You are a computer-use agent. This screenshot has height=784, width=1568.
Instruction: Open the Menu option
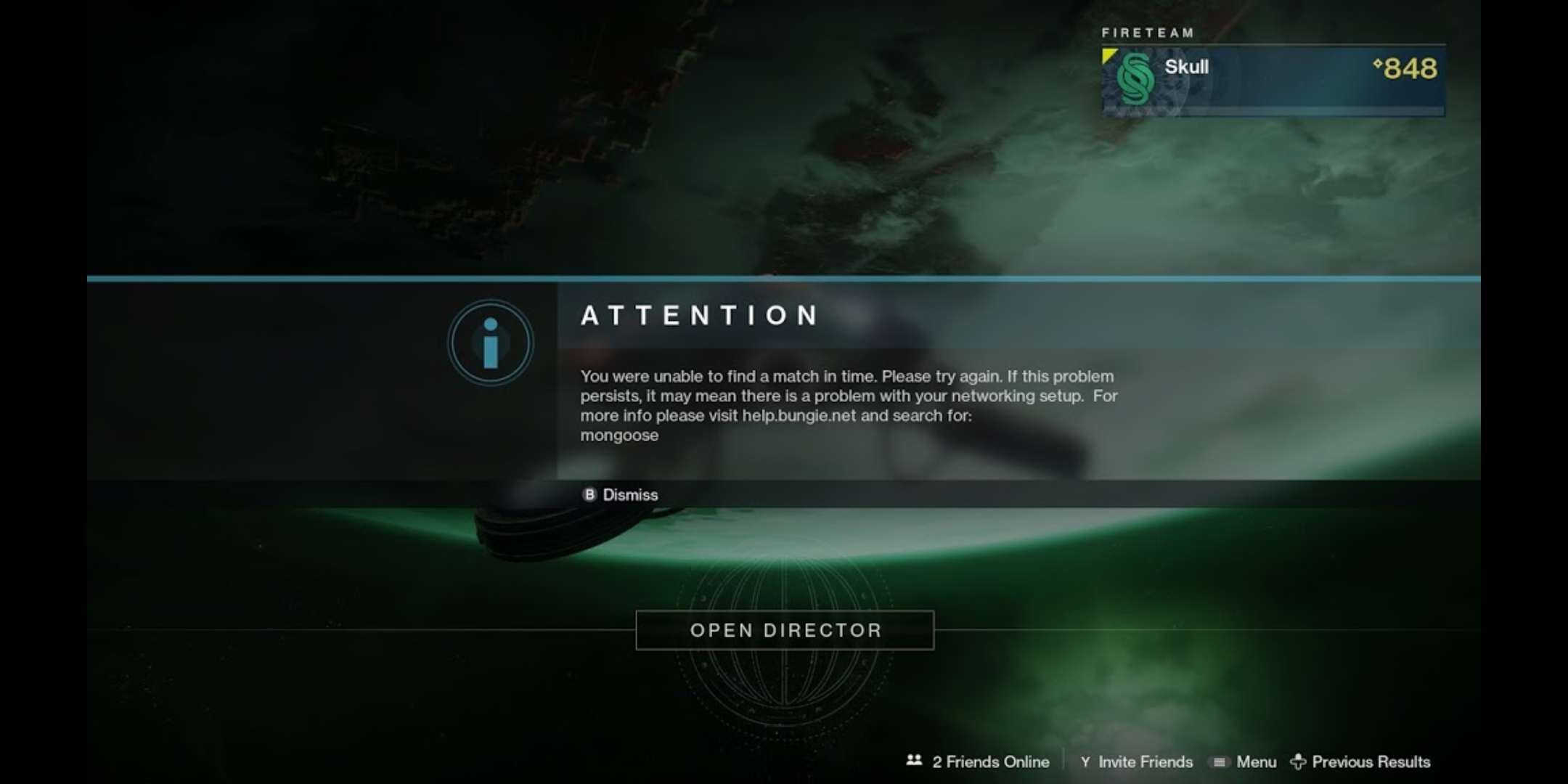(x=1246, y=761)
